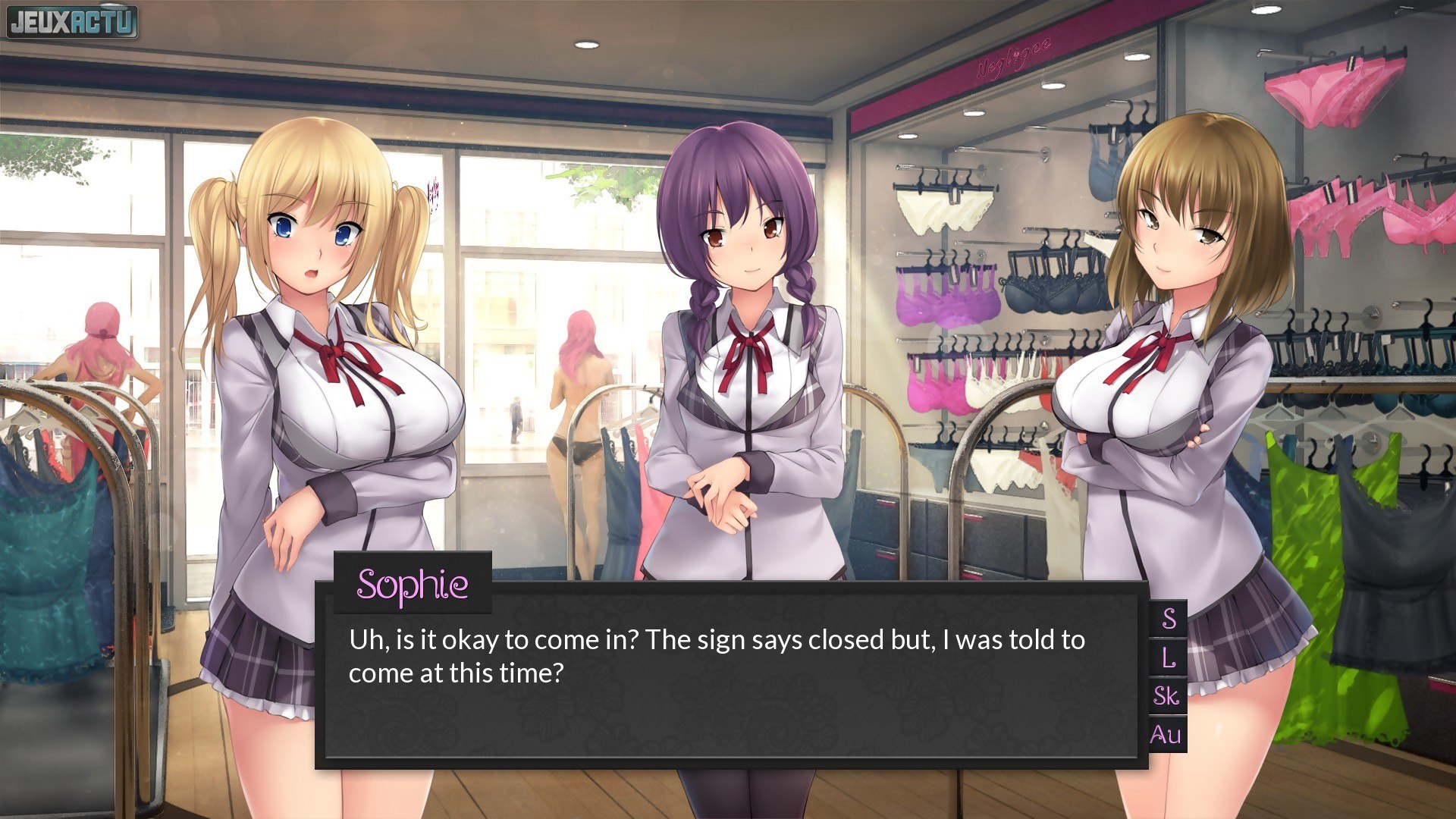Activate the Sk skip button
The height and width of the screenshot is (819, 1456).
point(1167,696)
